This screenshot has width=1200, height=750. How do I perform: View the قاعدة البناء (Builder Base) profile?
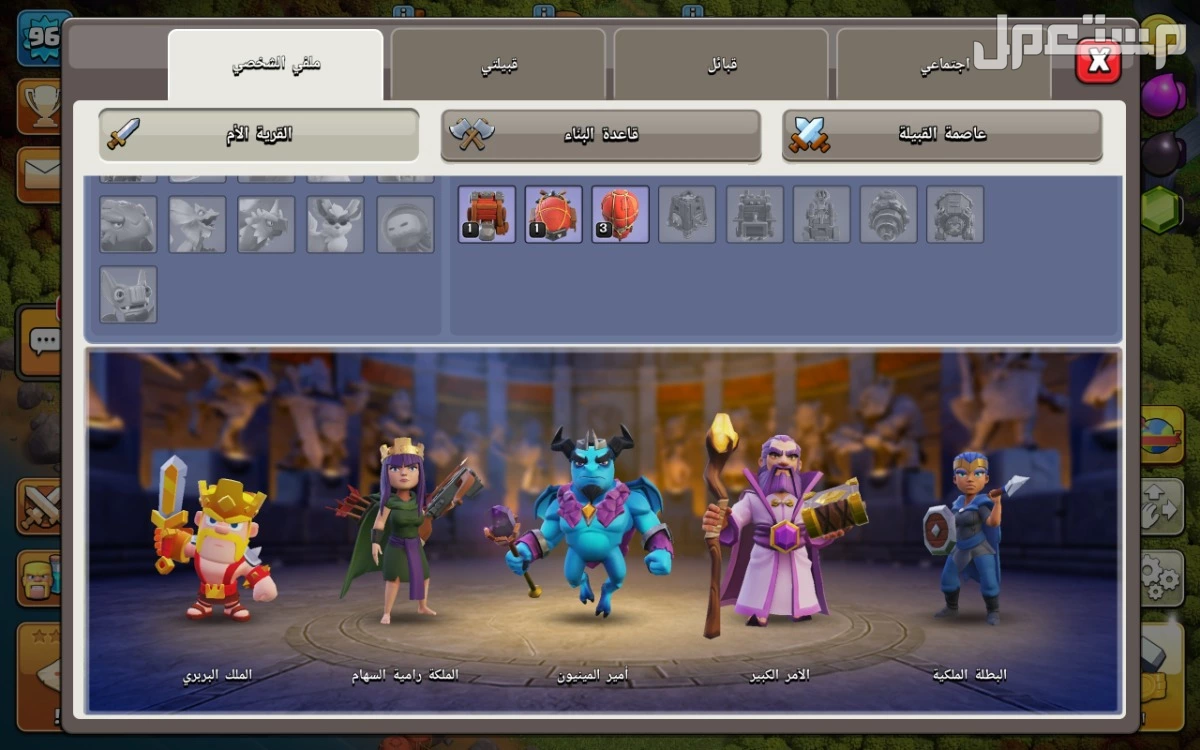click(601, 134)
